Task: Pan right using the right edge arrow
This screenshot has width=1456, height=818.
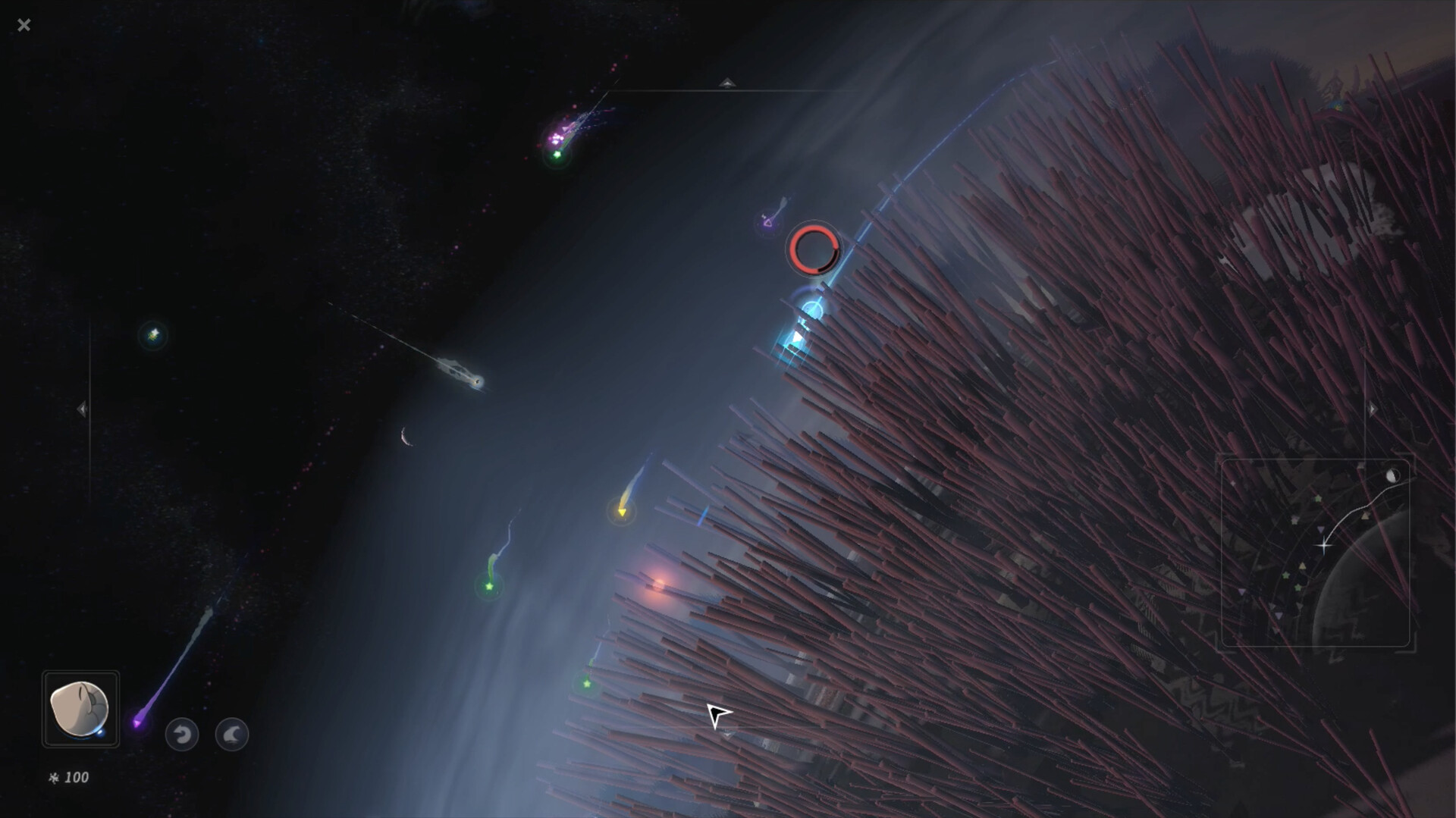Action: [x=1374, y=409]
